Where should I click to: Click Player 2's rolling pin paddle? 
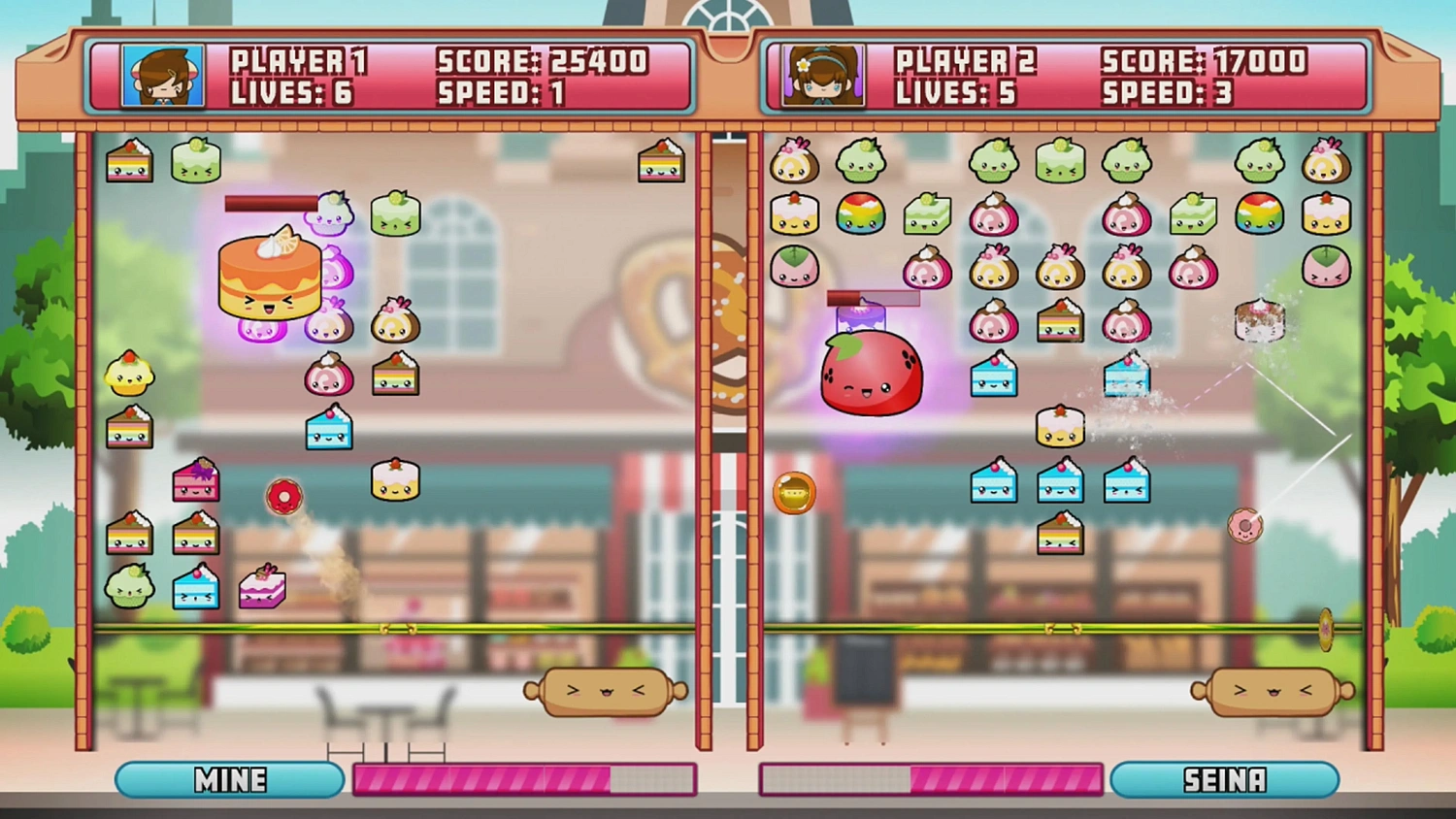1272,691
